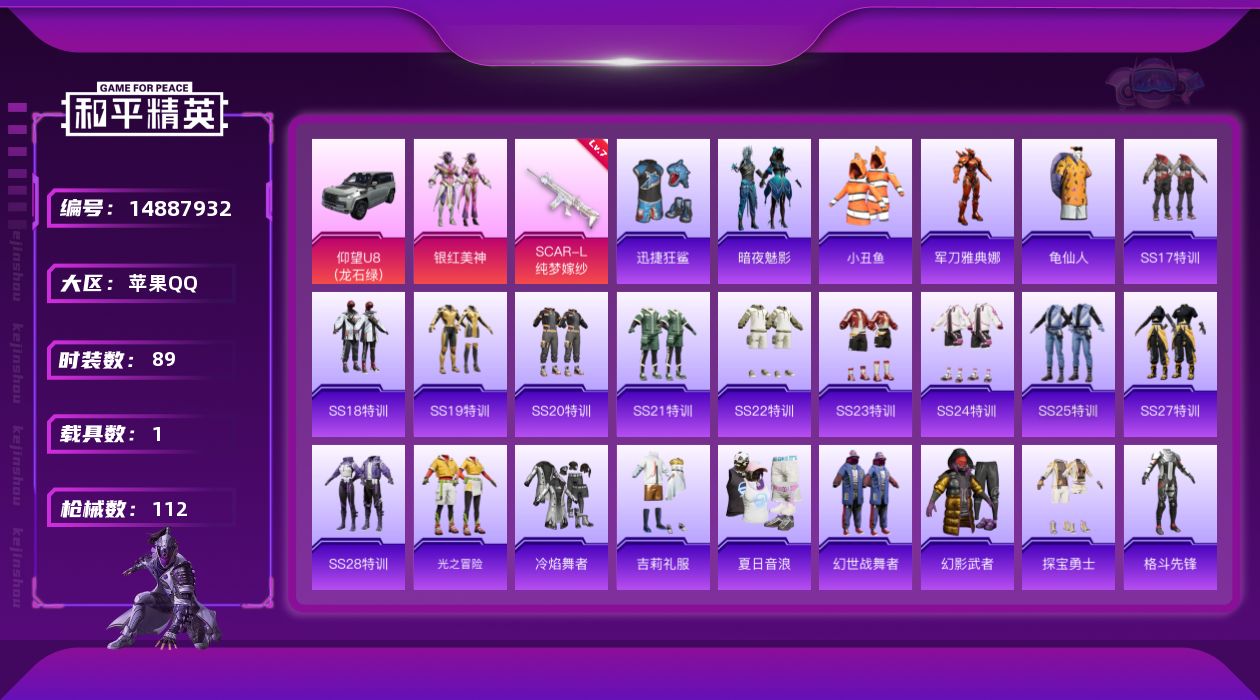Pick the 夏日音浪 outfit card
The height and width of the screenshot is (700, 1260).
[764, 517]
